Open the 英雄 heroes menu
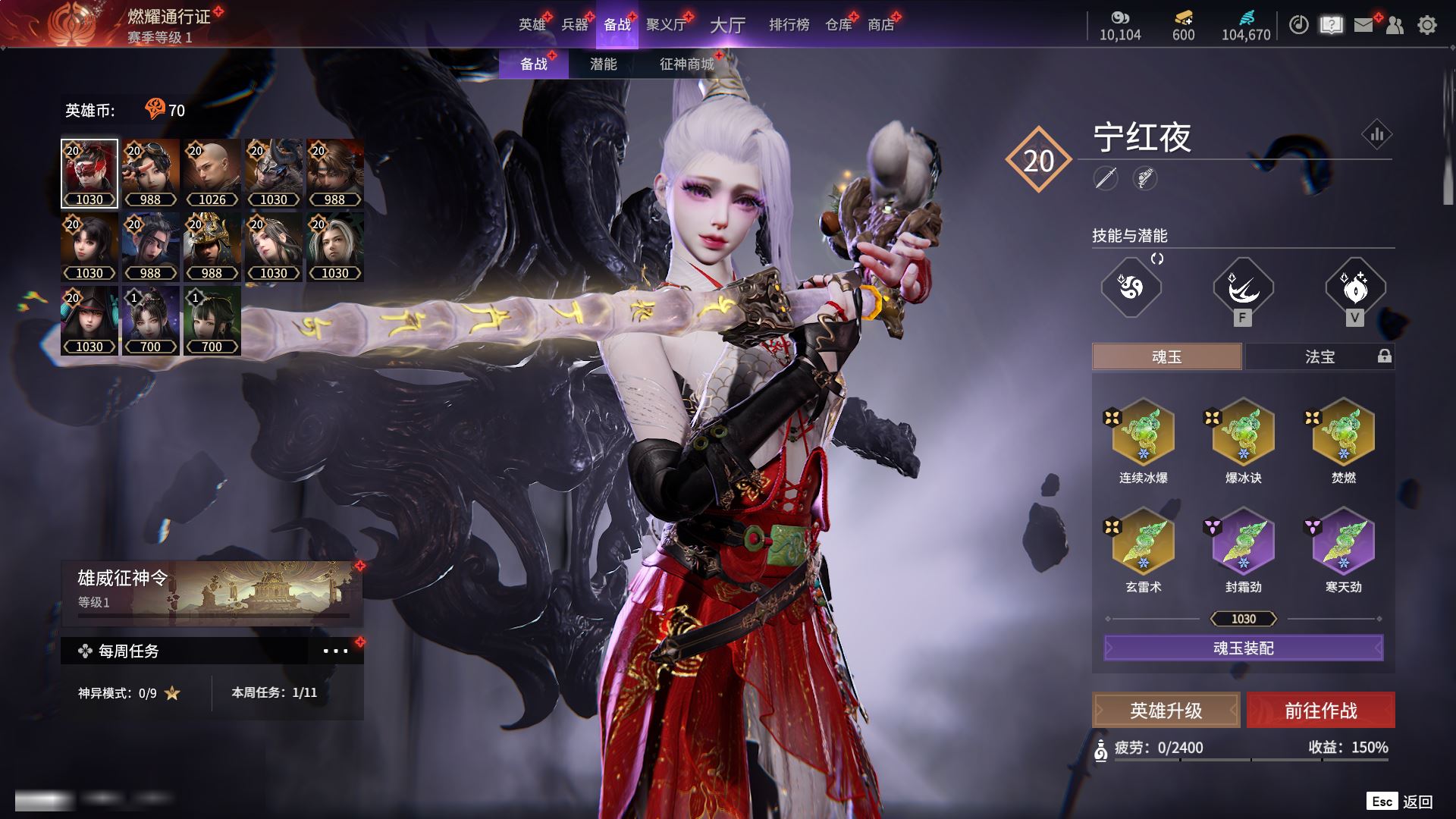This screenshot has height=819, width=1456. click(532, 25)
